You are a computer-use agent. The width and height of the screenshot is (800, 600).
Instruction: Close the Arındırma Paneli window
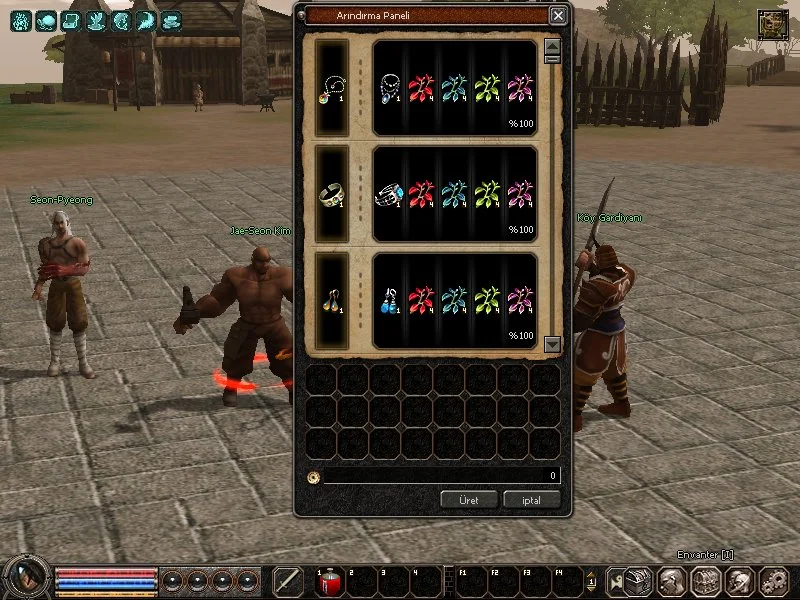[558, 15]
